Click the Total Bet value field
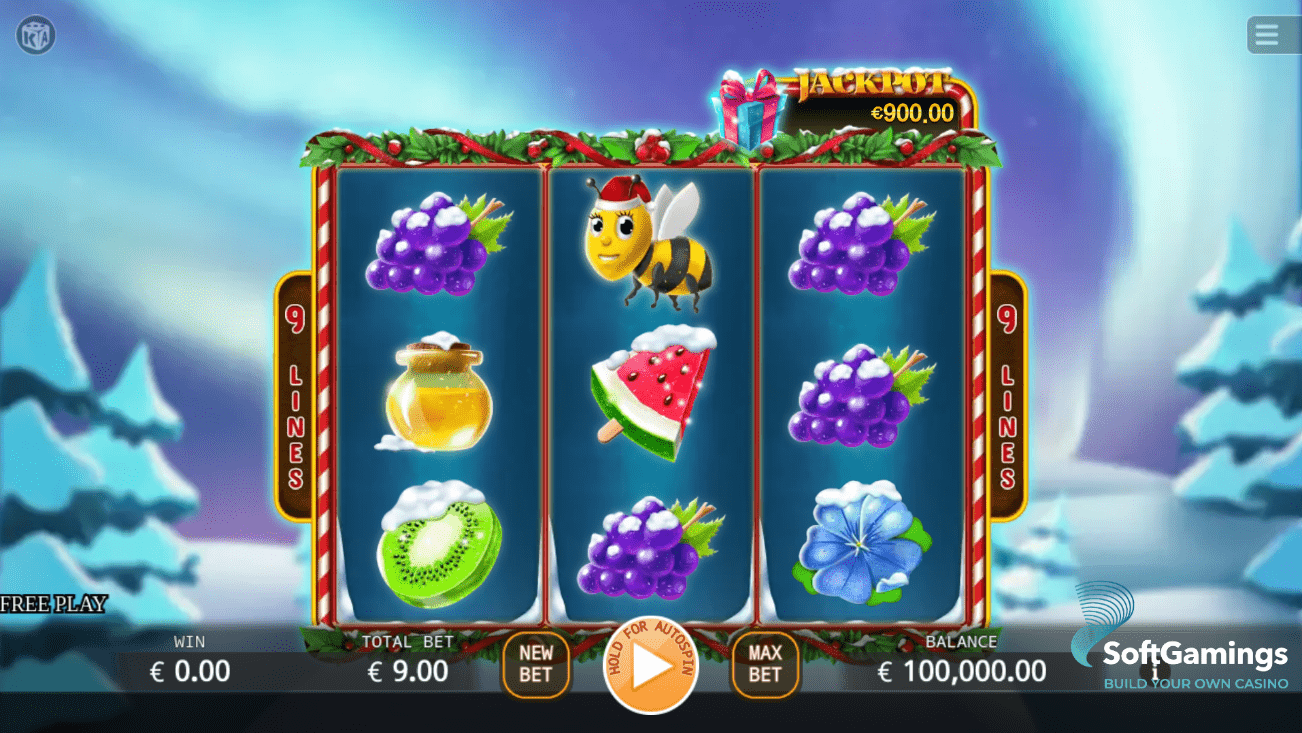The height and width of the screenshot is (733, 1302). [x=410, y=671]
